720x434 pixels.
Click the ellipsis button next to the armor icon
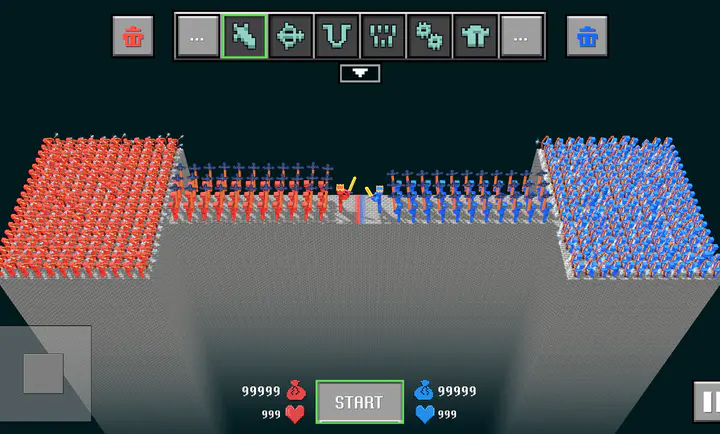(x=521, y=37)
